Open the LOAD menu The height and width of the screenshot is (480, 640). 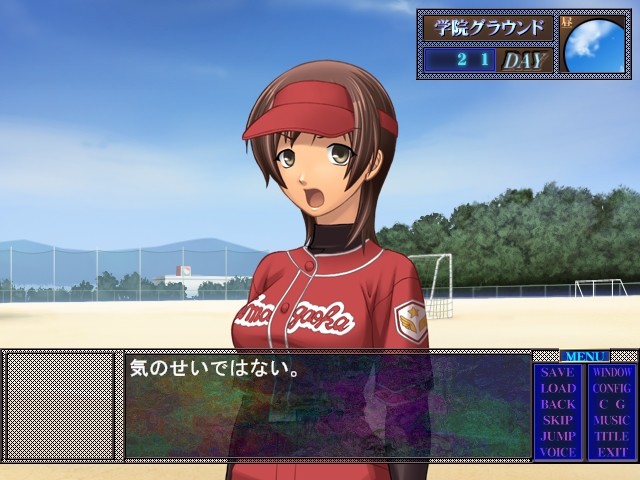click(x=557, y=389)
